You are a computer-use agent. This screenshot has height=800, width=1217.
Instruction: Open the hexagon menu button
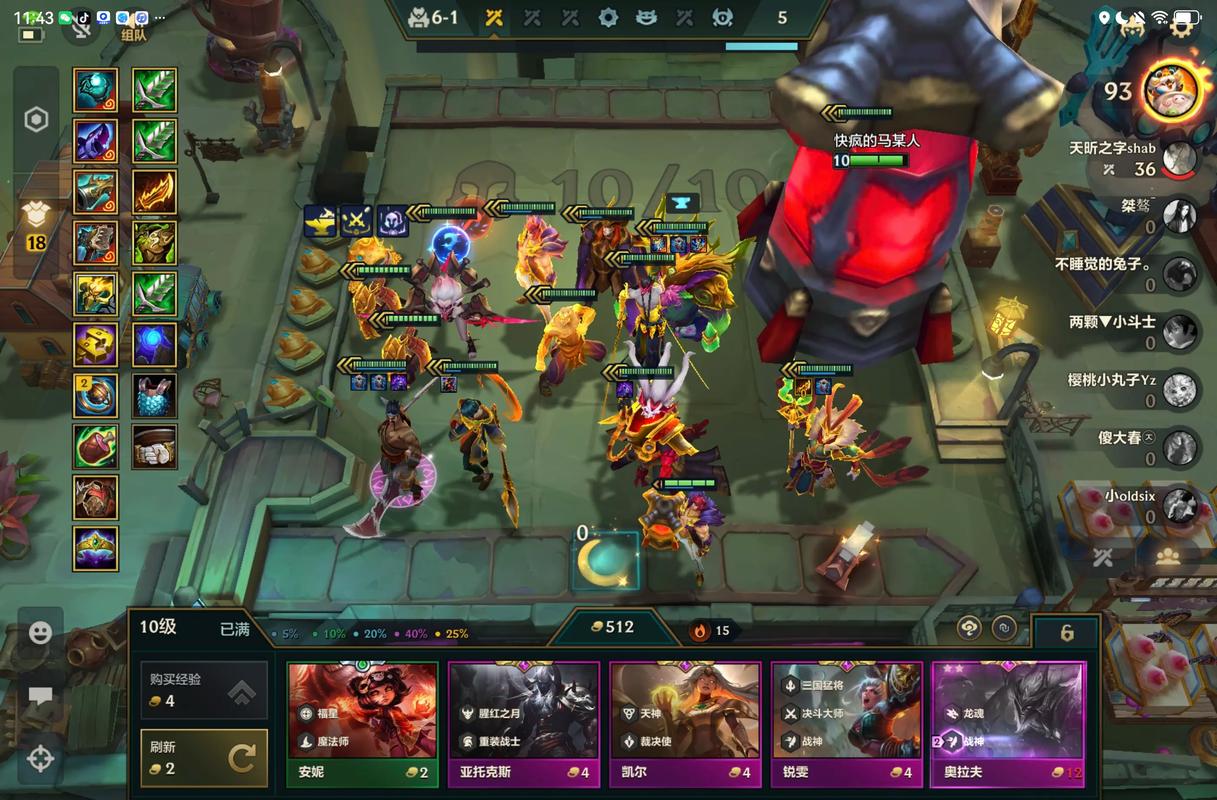[36, 120]
